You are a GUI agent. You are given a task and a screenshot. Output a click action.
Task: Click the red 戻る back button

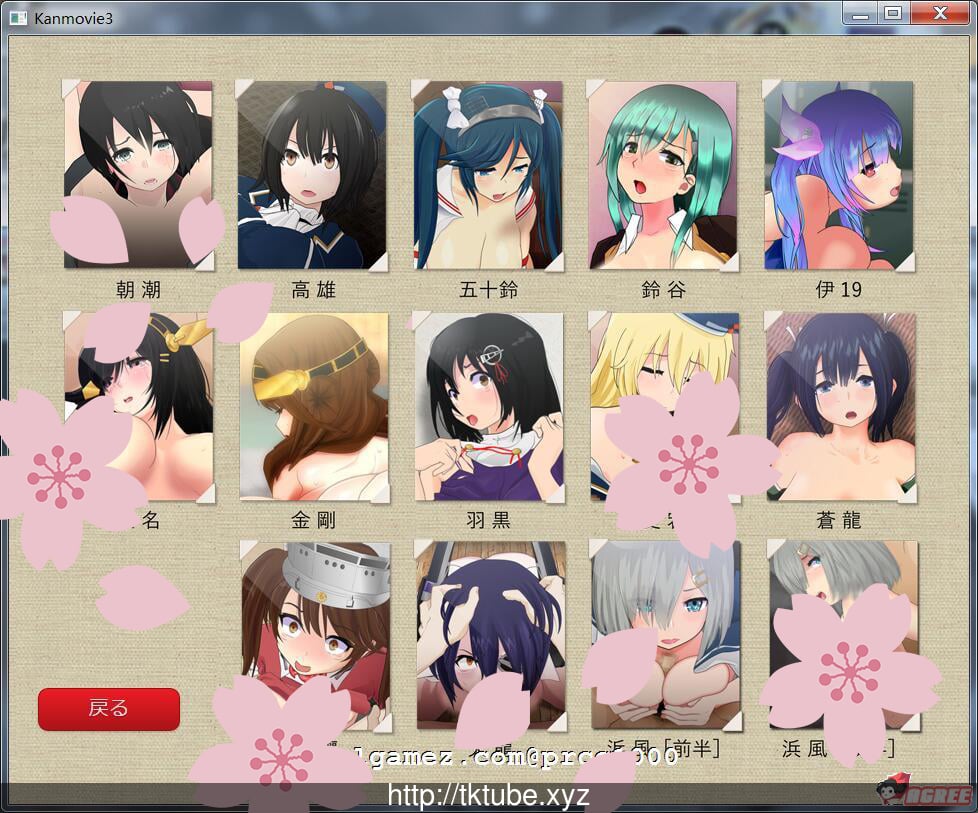coord(109,709)
